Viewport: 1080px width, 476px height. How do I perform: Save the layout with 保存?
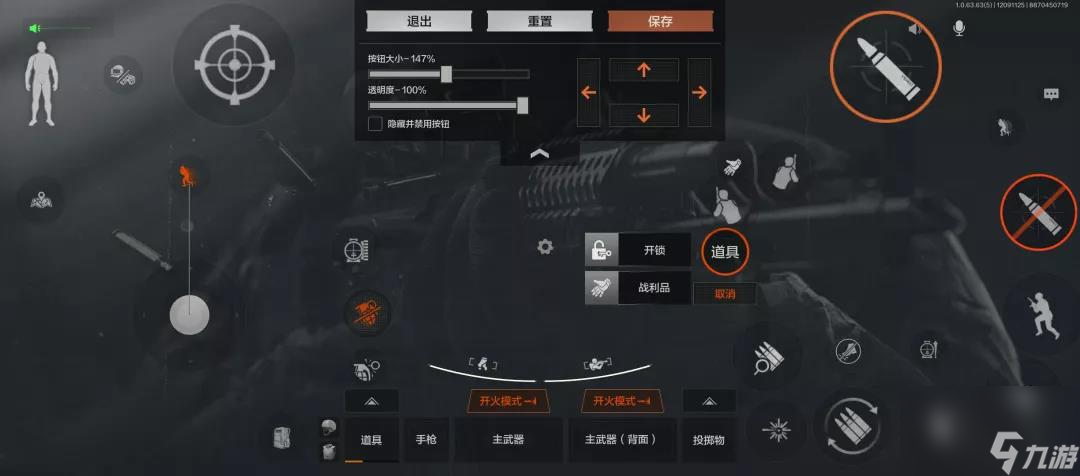point(660,21)
